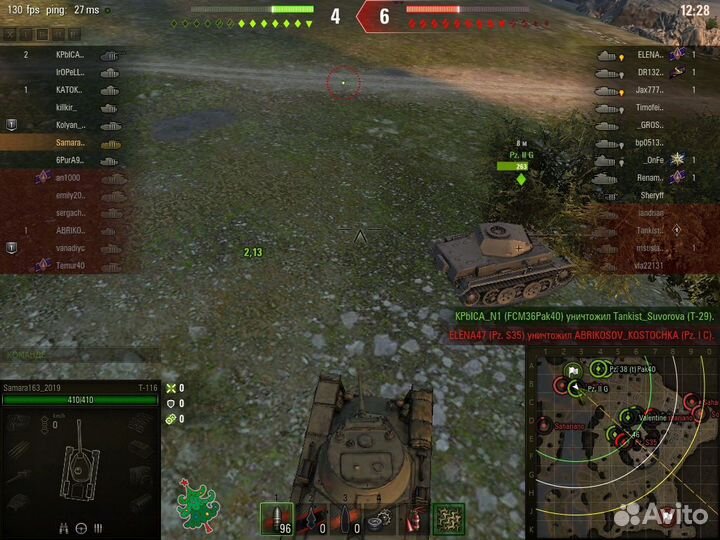The width and height of the screenshot is (720, 540).
Task: Select Kolyan player row in team list
Action: (70, 125)
